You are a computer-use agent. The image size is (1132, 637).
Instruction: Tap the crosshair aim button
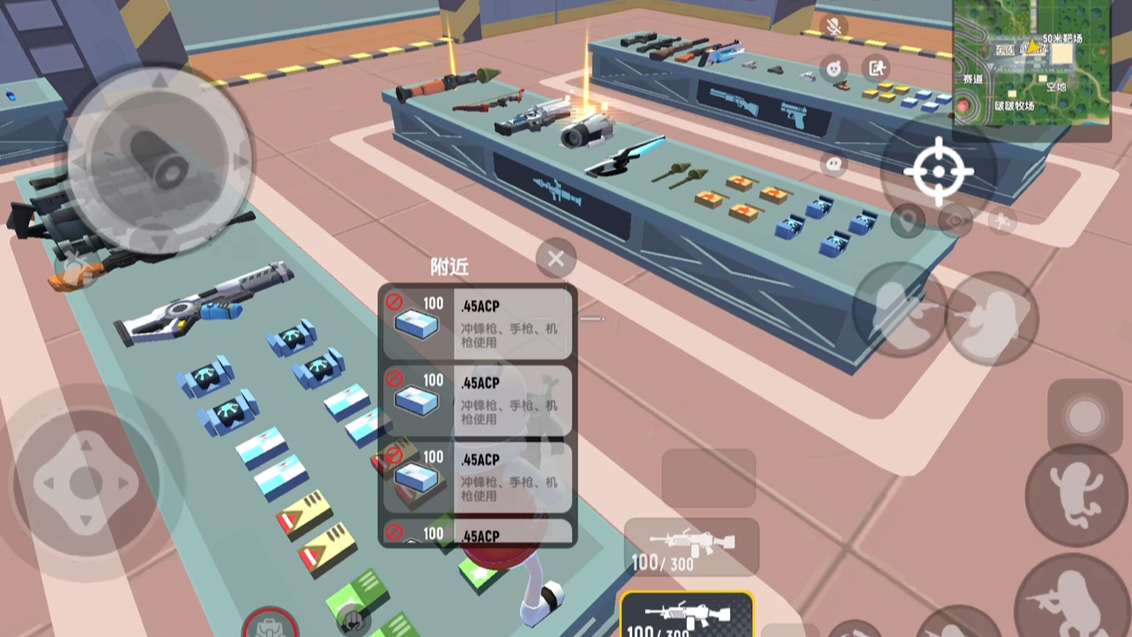938,172
